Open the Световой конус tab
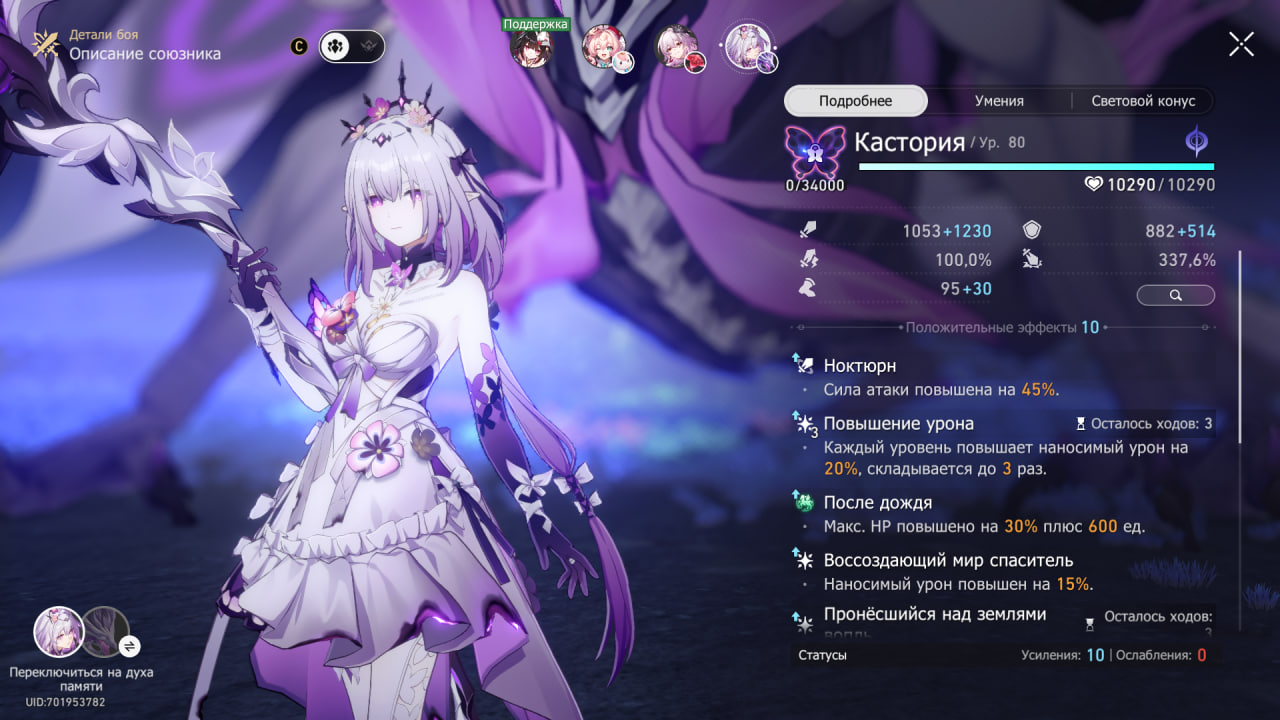 click(x=1143, y=101)
